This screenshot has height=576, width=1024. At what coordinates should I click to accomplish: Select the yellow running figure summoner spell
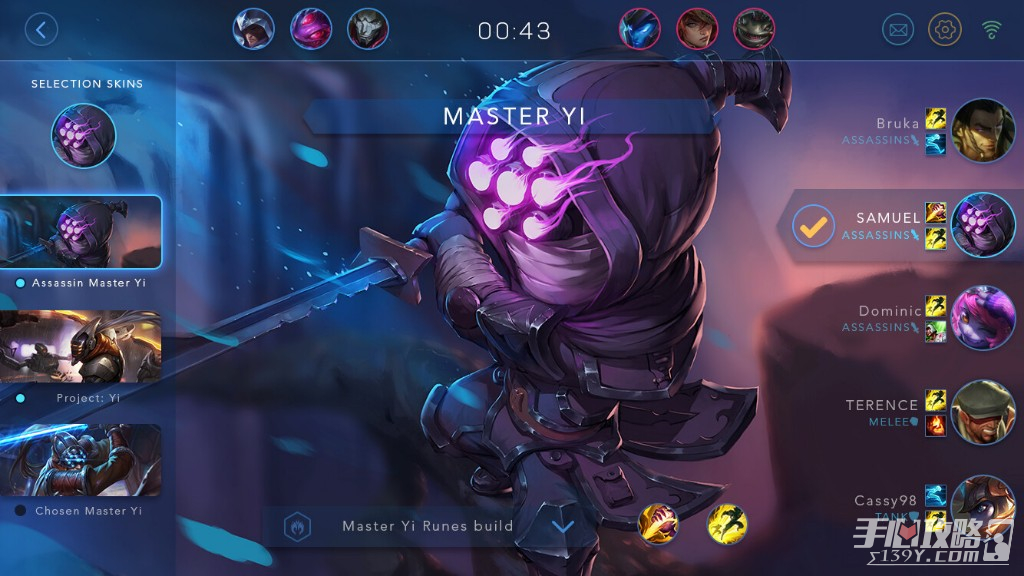[x=728, y=524]
